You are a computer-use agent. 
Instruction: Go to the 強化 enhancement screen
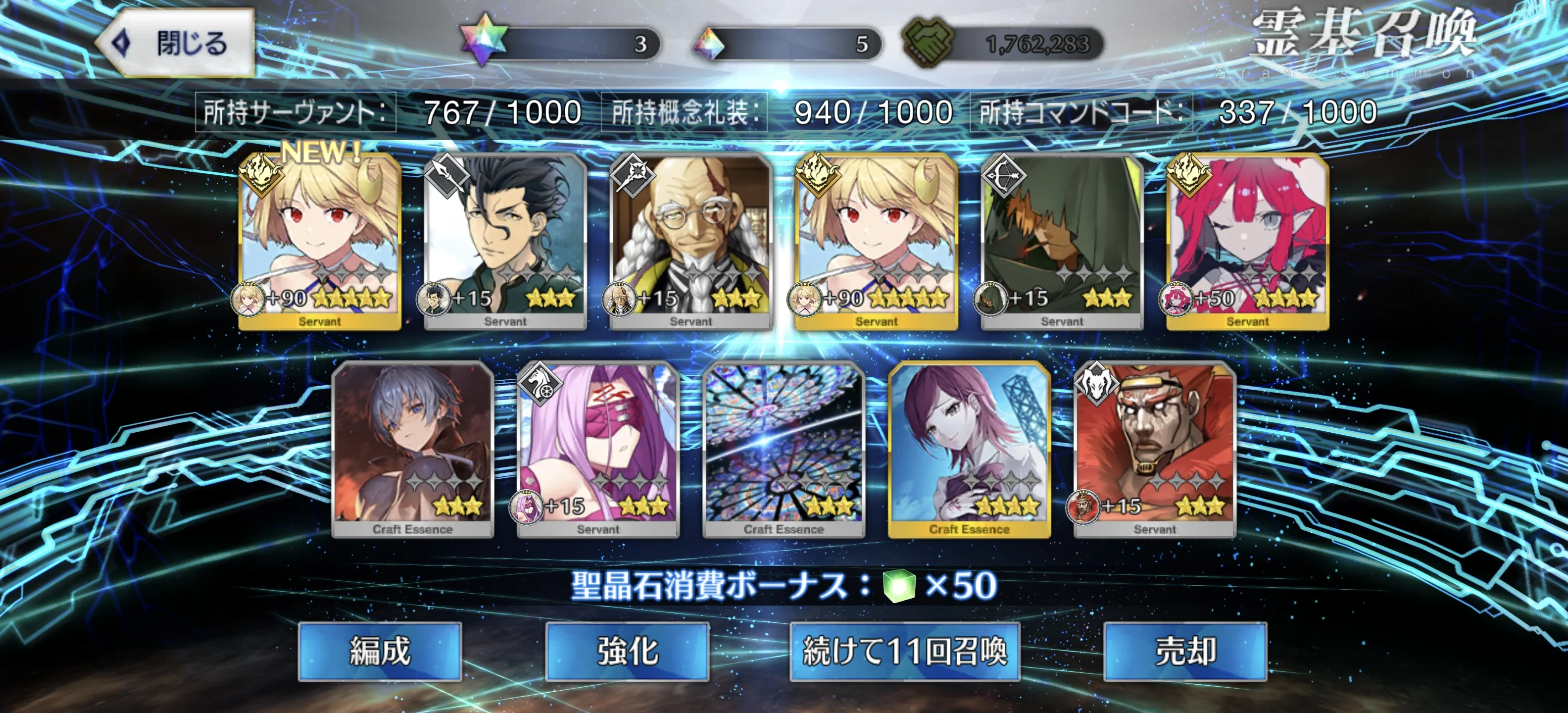627,651
